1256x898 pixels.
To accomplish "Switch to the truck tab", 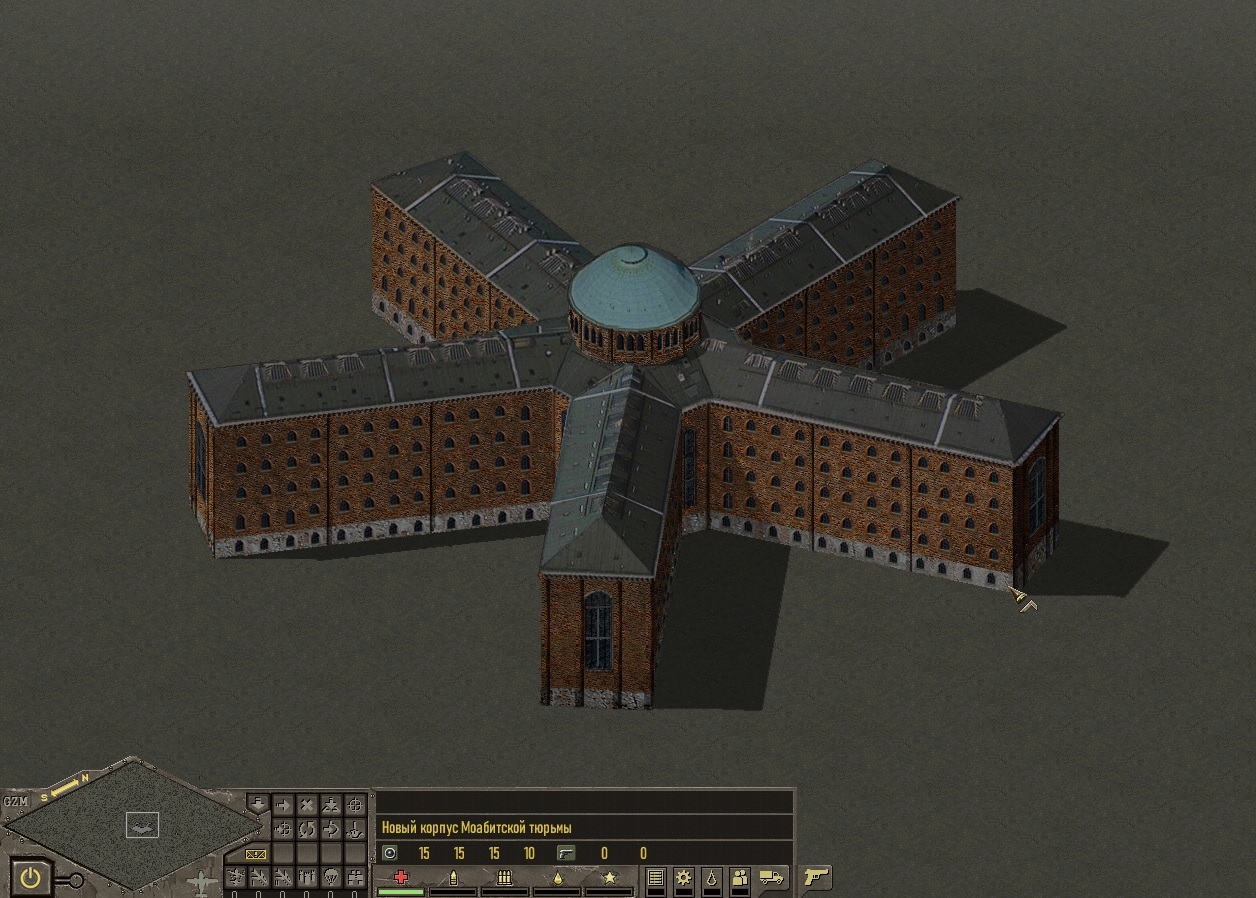I will point(773,878).
